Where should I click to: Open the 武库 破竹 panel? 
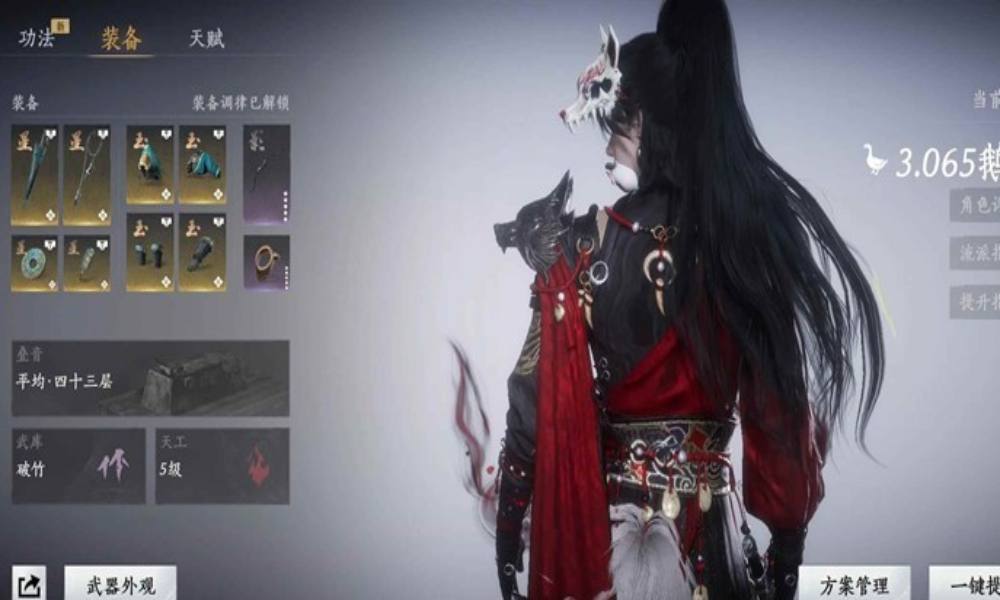79,466
